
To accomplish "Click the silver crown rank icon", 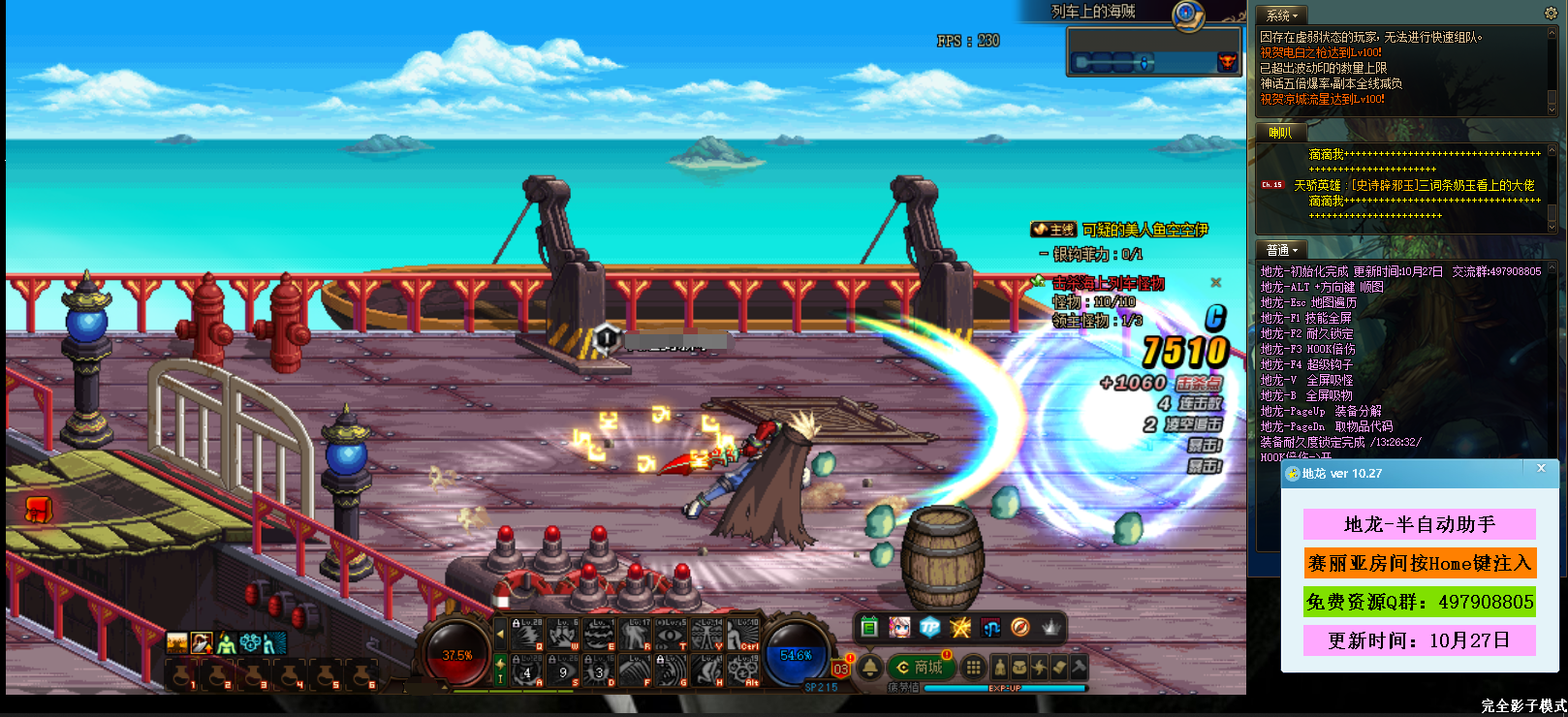I will tap(1050, 627).
